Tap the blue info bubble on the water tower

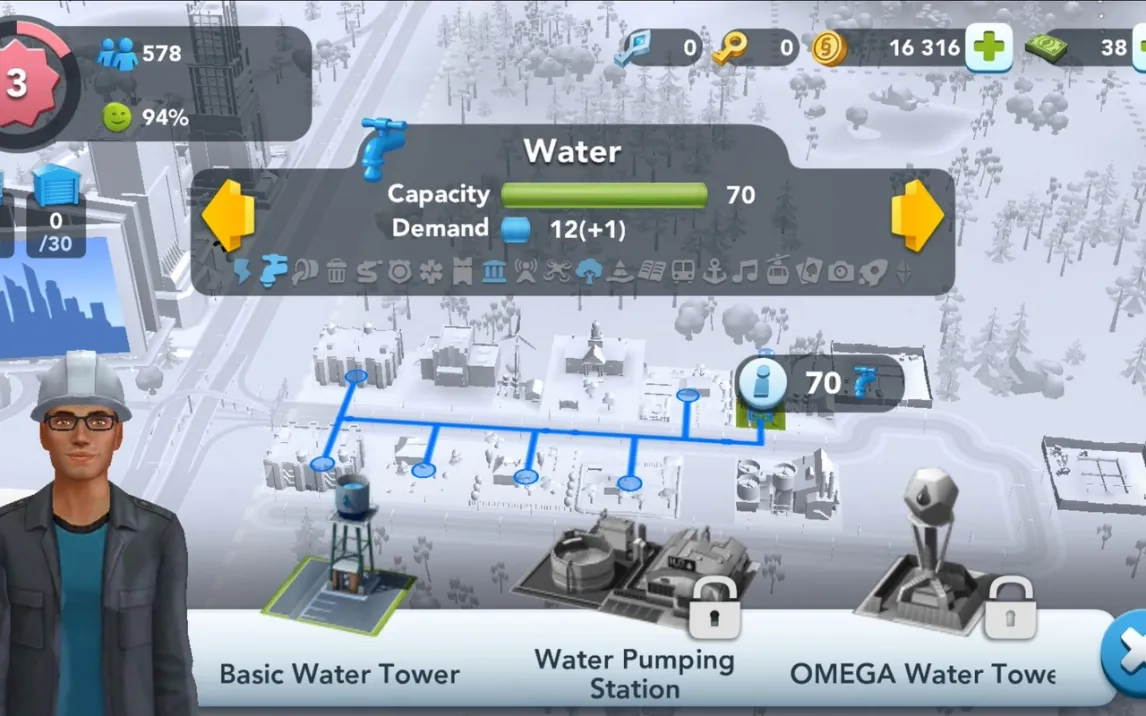click(762, 382)
